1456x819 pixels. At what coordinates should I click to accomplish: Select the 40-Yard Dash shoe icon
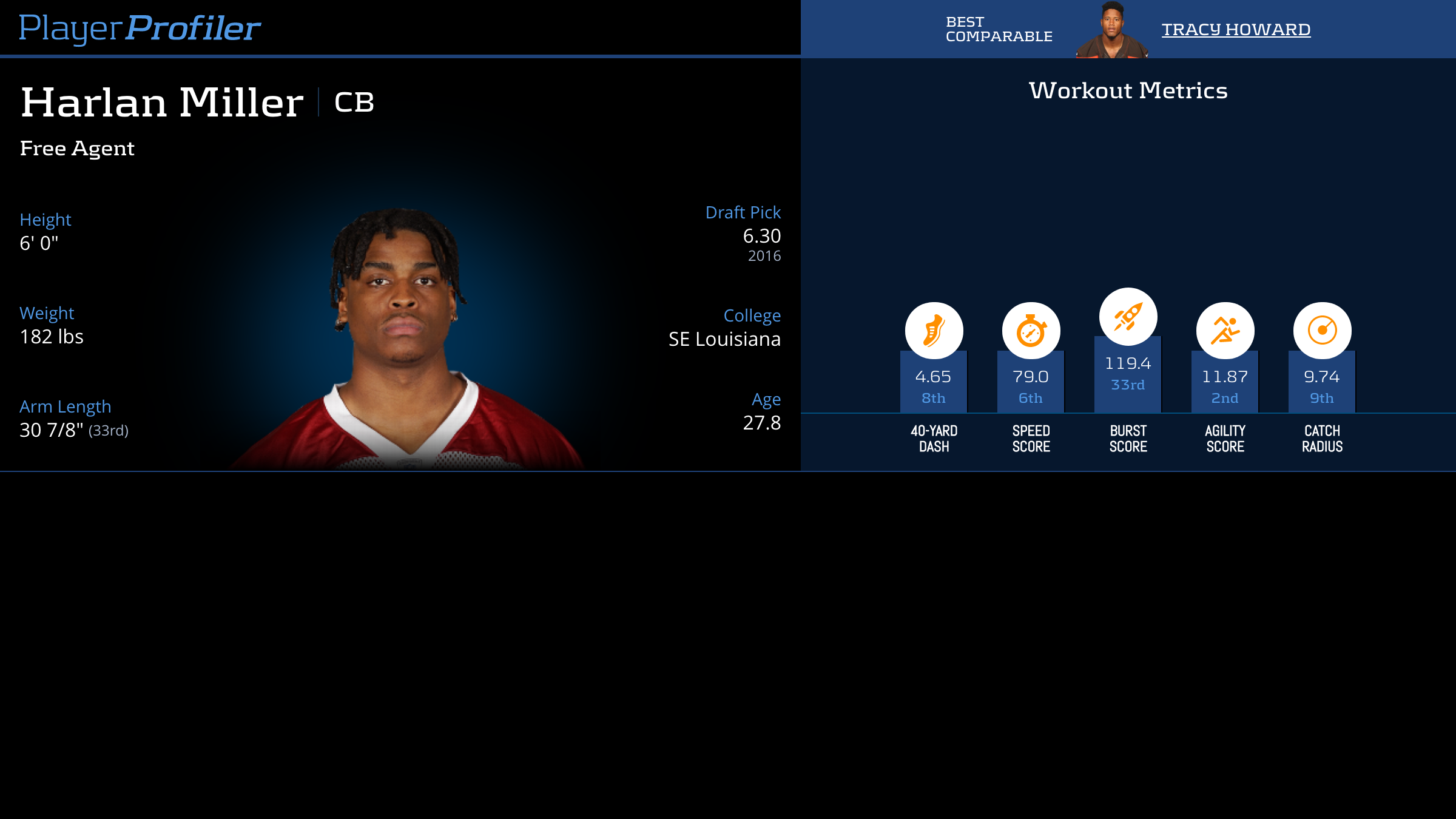(934, 331)
